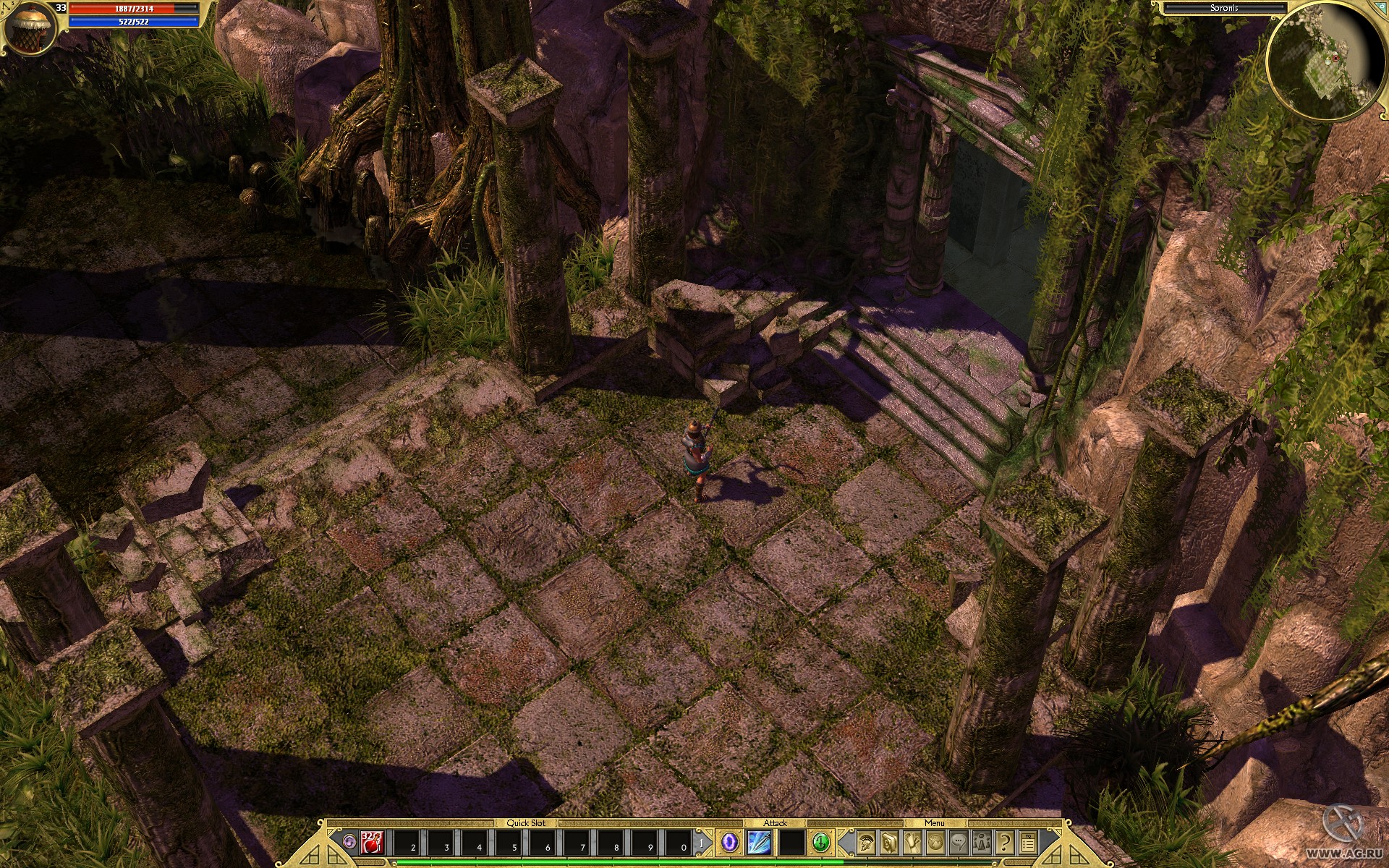Open the character sheet via helmet icon
The height and width of the screenshot is (868, 1389).
(x=866, y=843)
